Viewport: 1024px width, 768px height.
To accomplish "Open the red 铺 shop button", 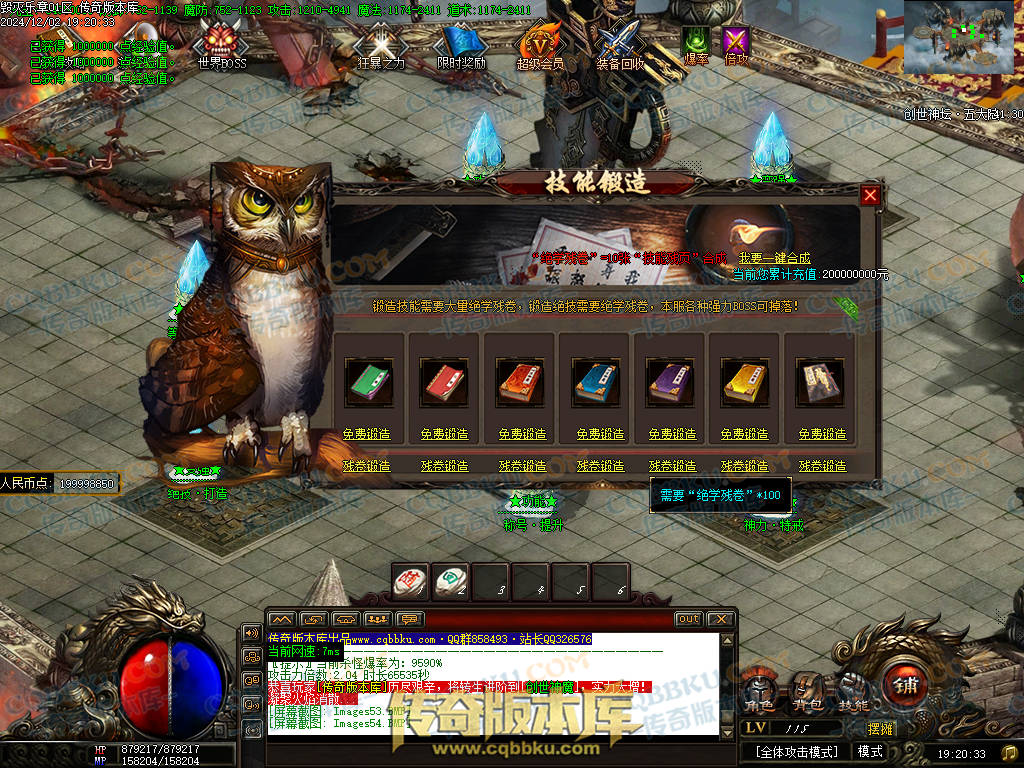I will pos(906,686).
